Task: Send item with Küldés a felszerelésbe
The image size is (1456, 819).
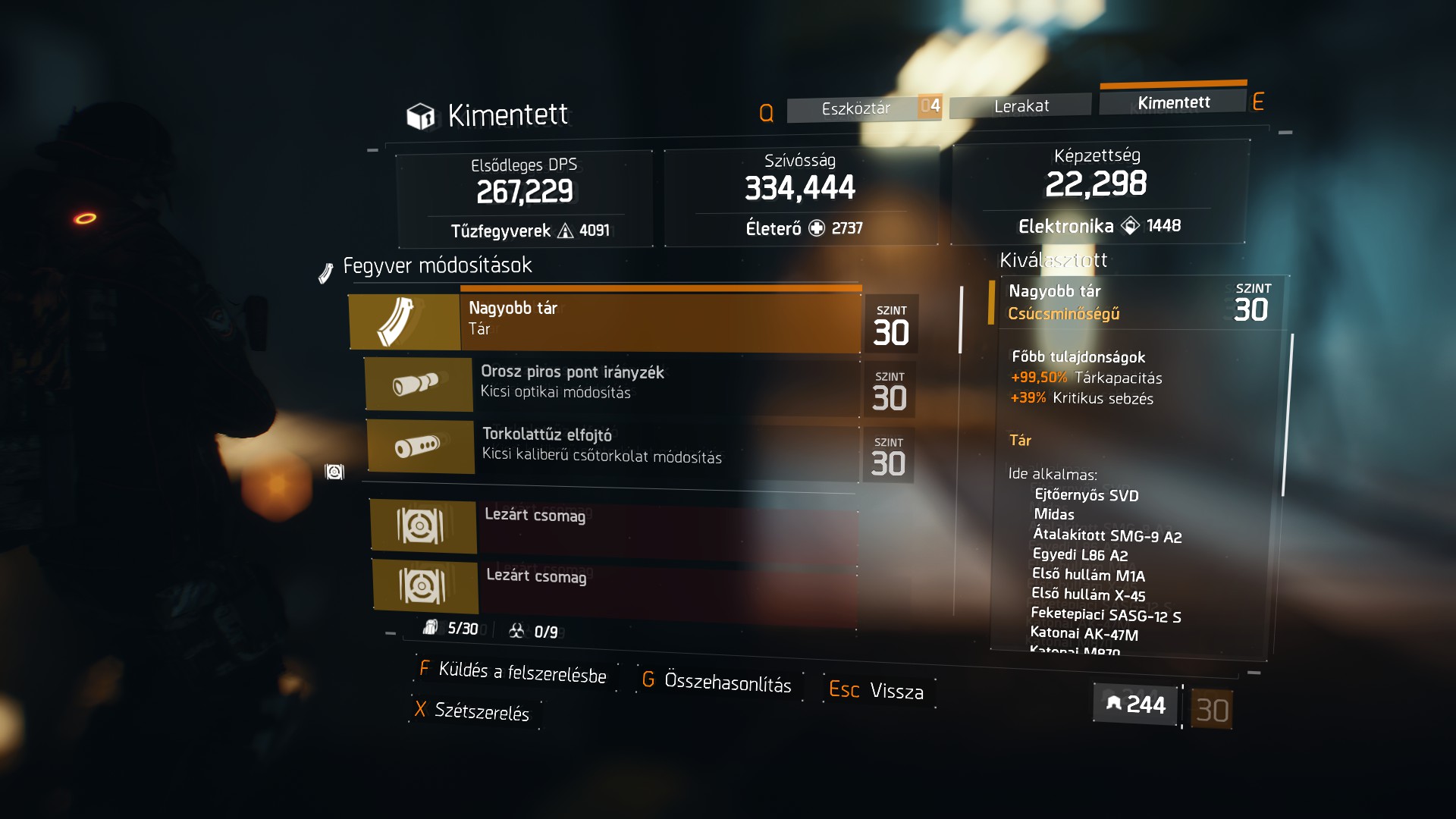Action: [514, 672]
